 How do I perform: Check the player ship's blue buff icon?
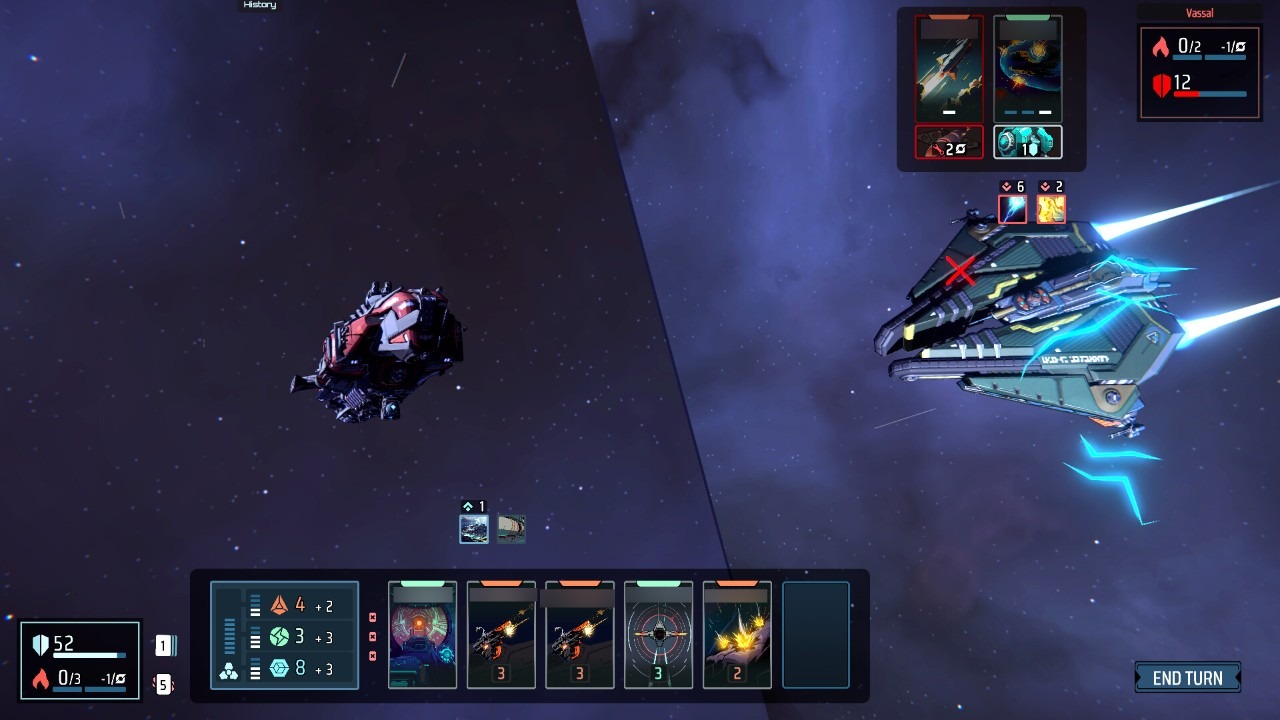coord(473,529)
